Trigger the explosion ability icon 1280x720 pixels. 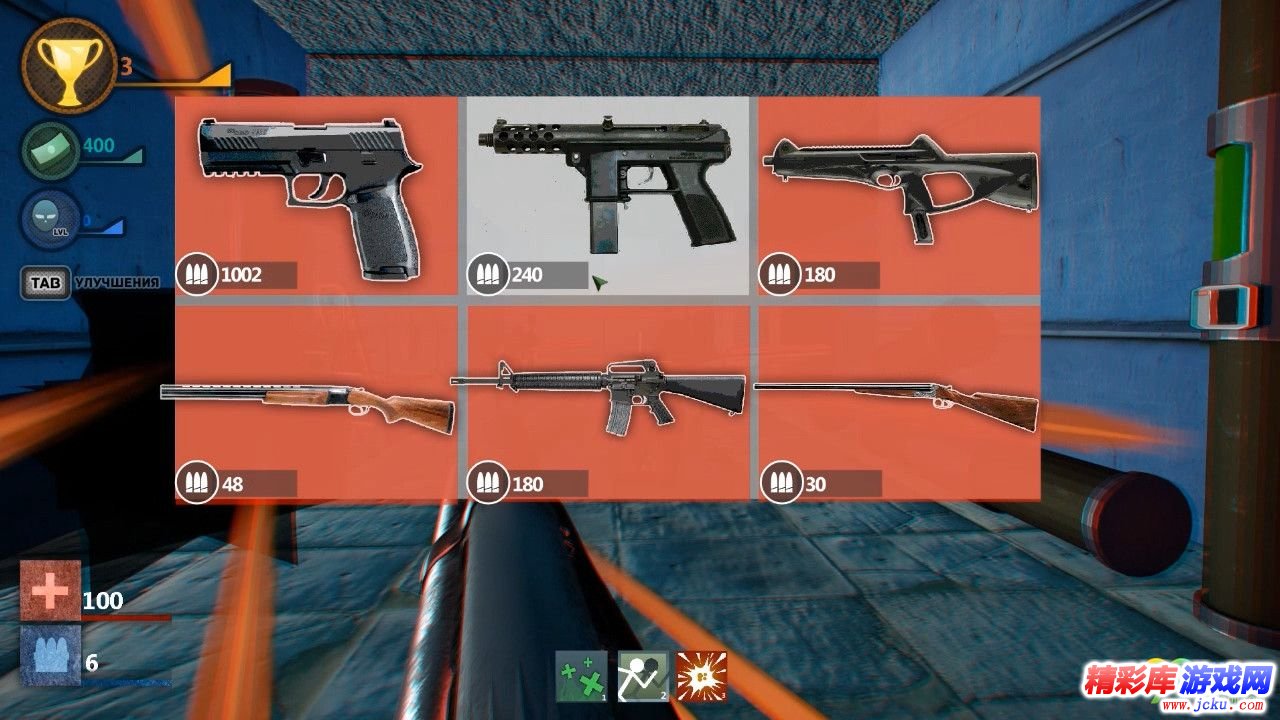701,676
